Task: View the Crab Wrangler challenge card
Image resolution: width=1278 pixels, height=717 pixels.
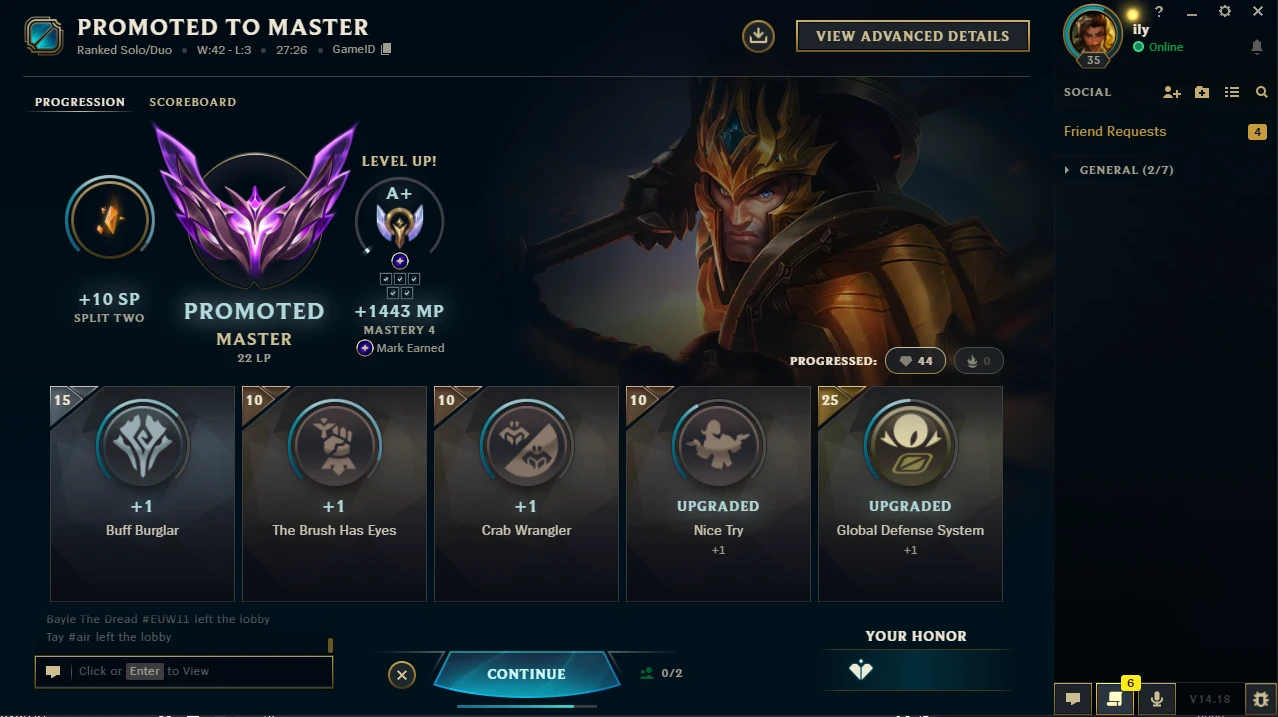Action: (526, 493)
